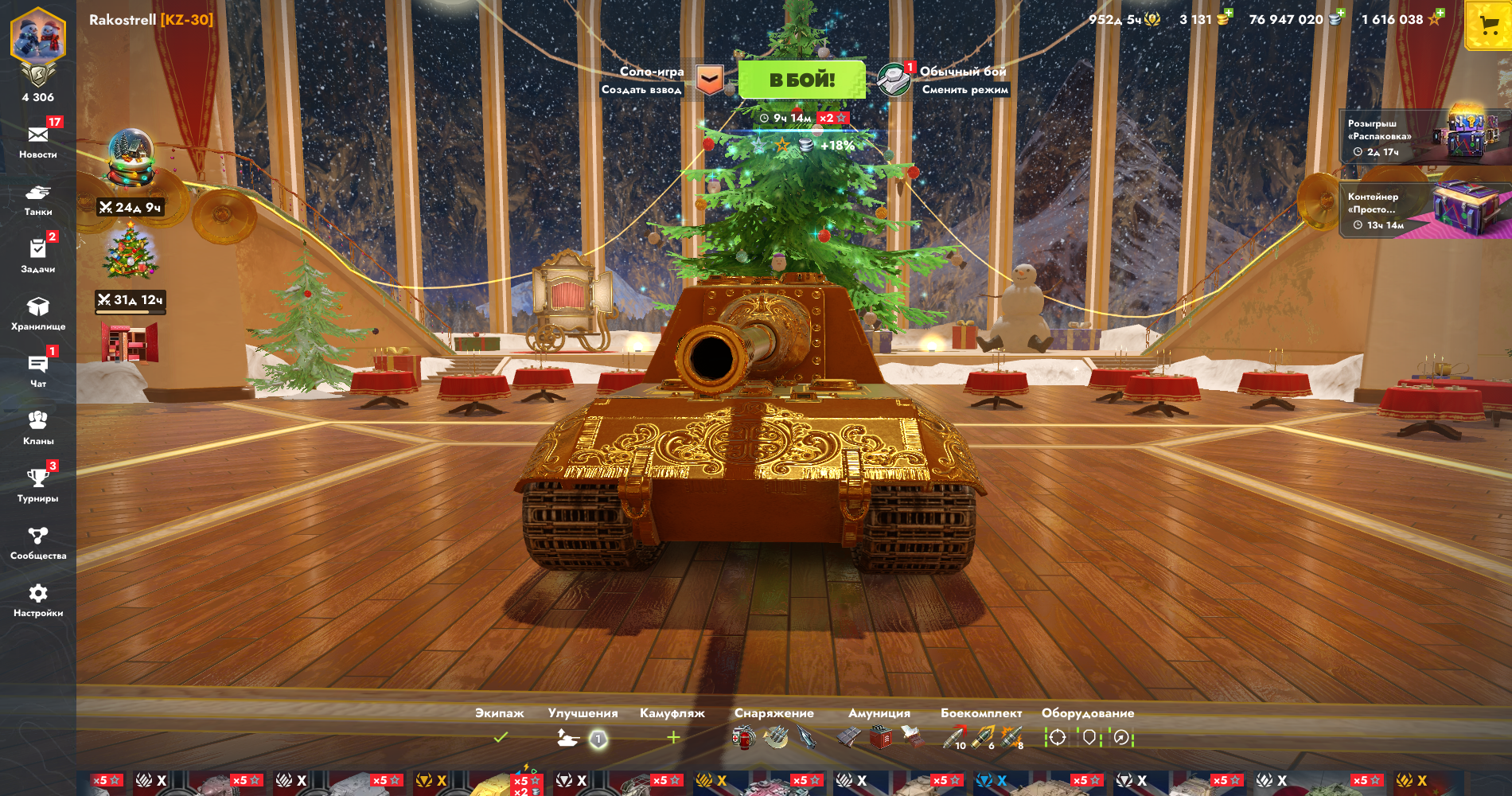
Task: Start the battle with В БОЙ! button
Action: [x=801, y=80]
